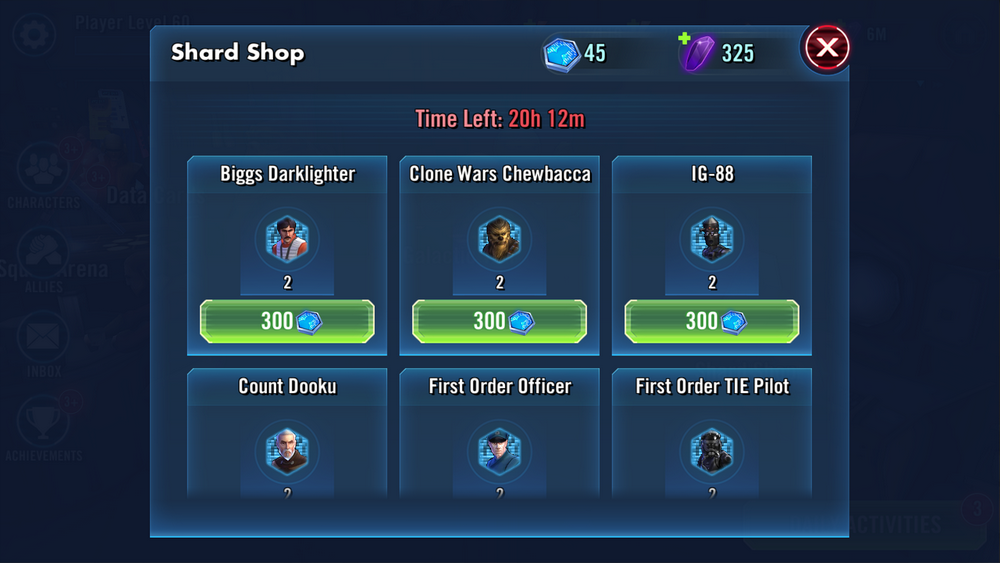Image resolution: width=1000 pixels, height=563 pixels.
Task: Select the Biggs Darklighter portrait
Action: point(287,240)
